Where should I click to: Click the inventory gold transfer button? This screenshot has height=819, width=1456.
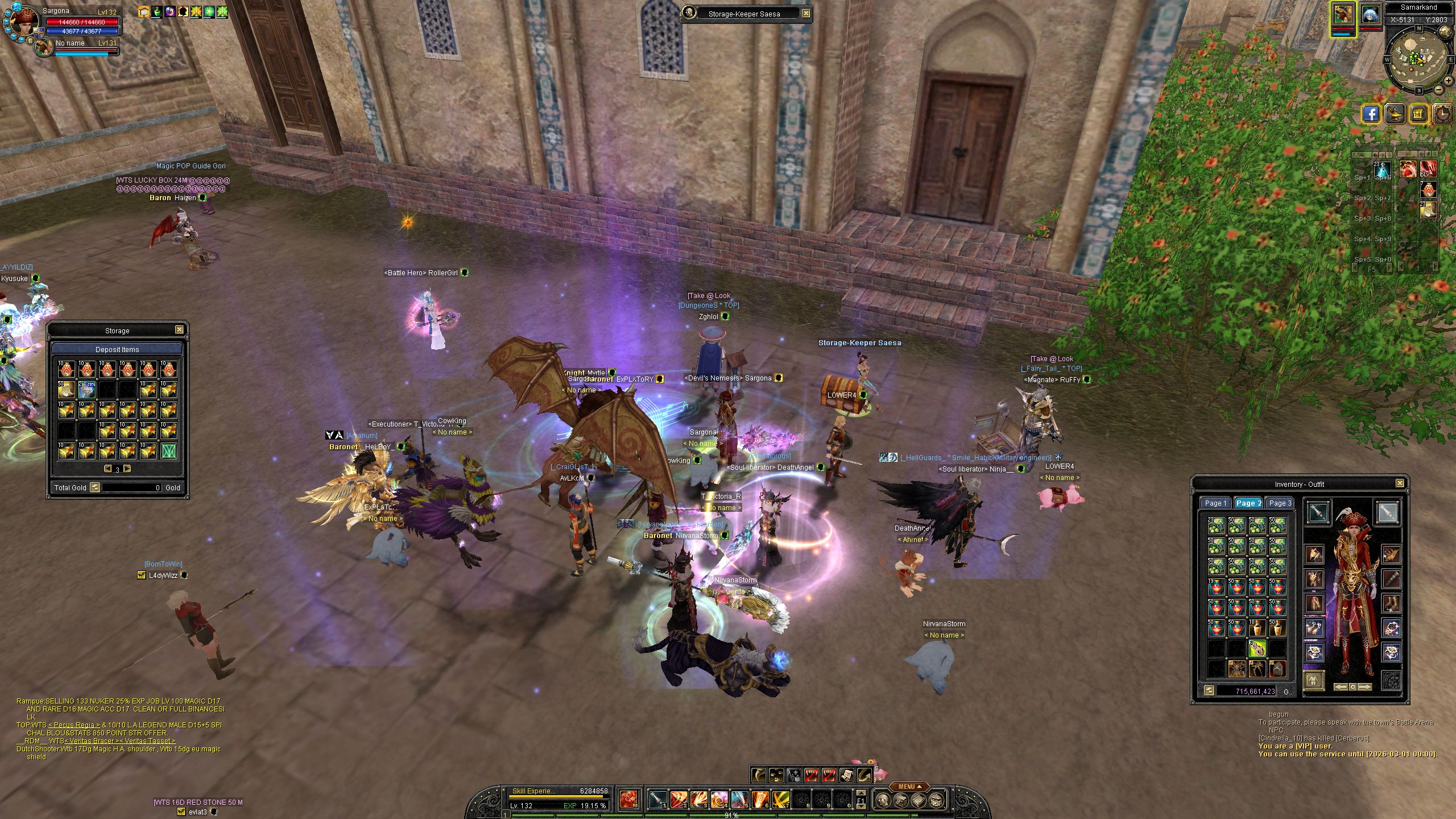click(1209, 691)
